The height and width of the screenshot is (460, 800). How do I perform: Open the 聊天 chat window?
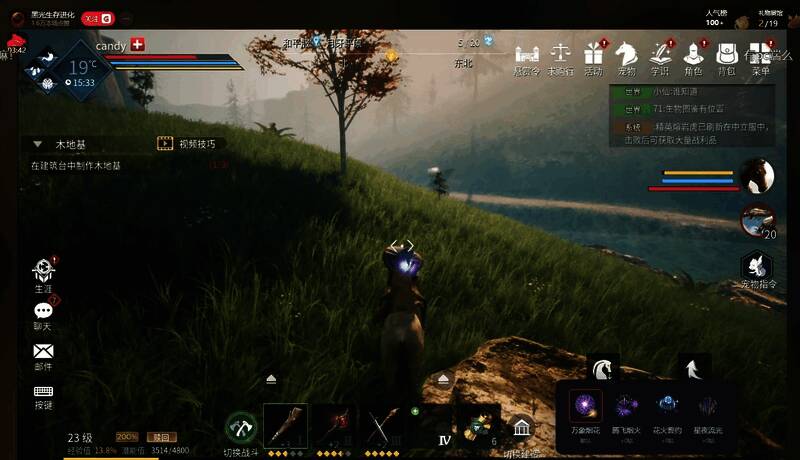click(x=43, y=313)
